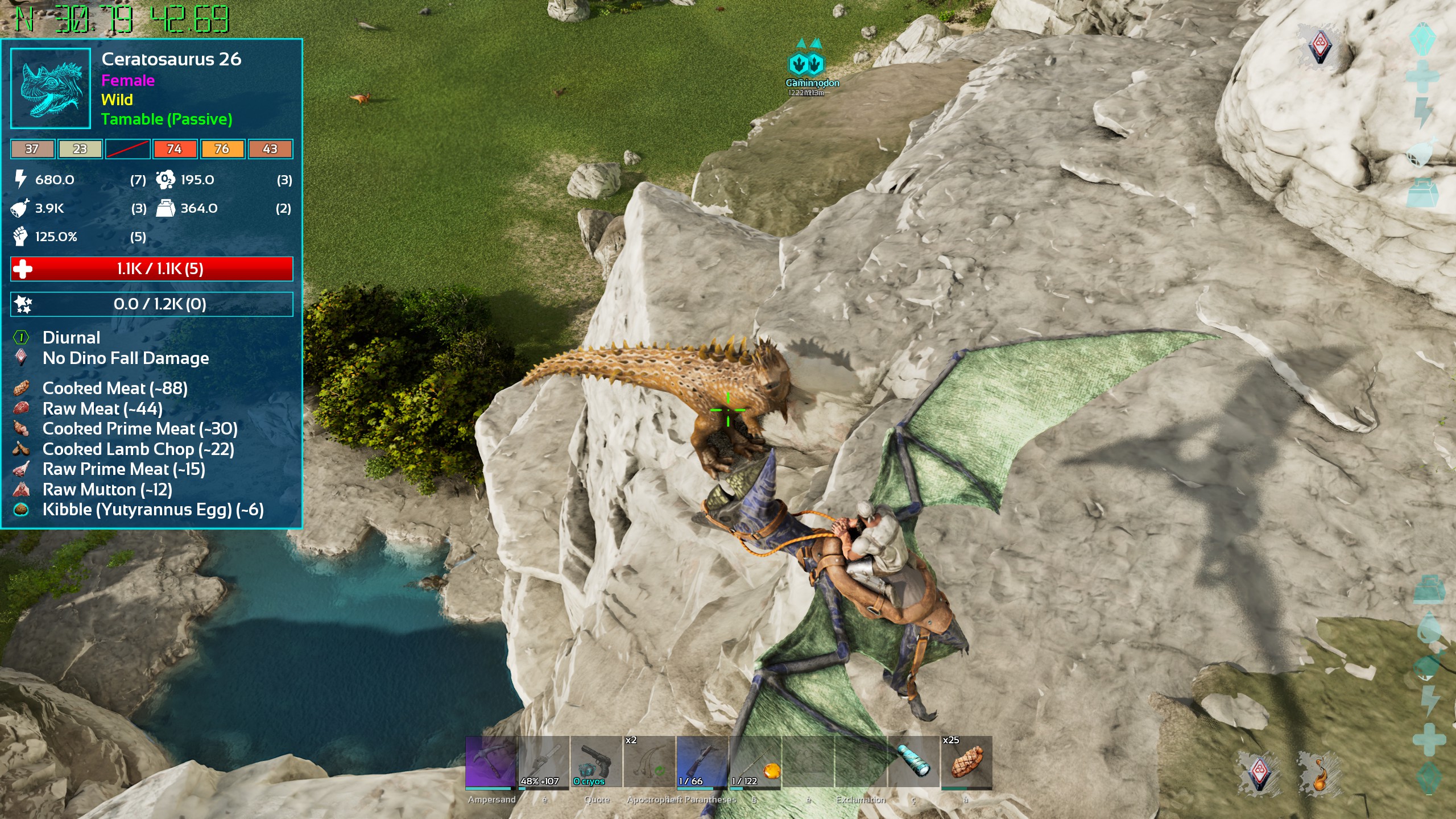1456x819 pixels.
Task: Select the purple pickaxe hotbar slot
Action: [491, 762]
